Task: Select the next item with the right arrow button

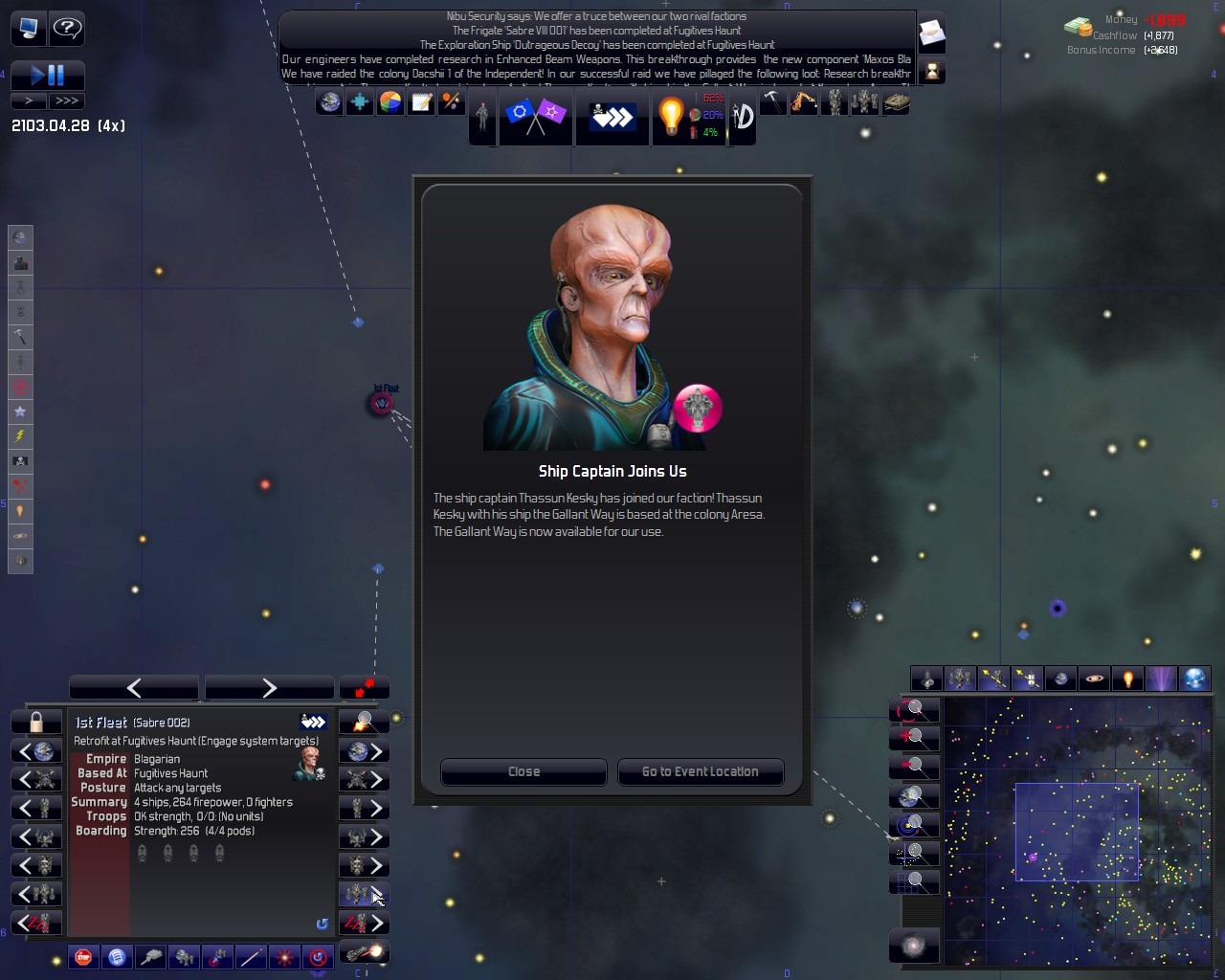Action: click(x=269, y=687)
